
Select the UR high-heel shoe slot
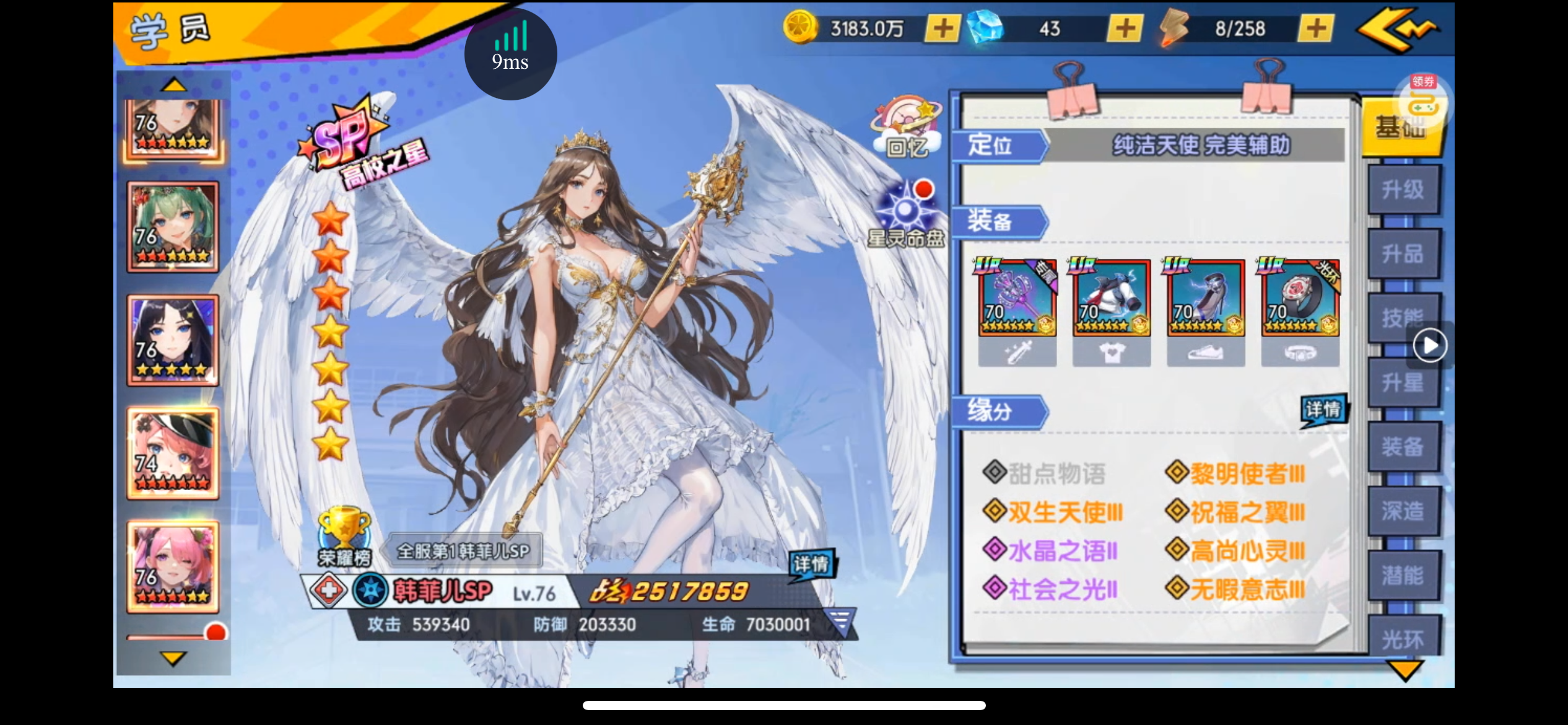click(1206, 299)
